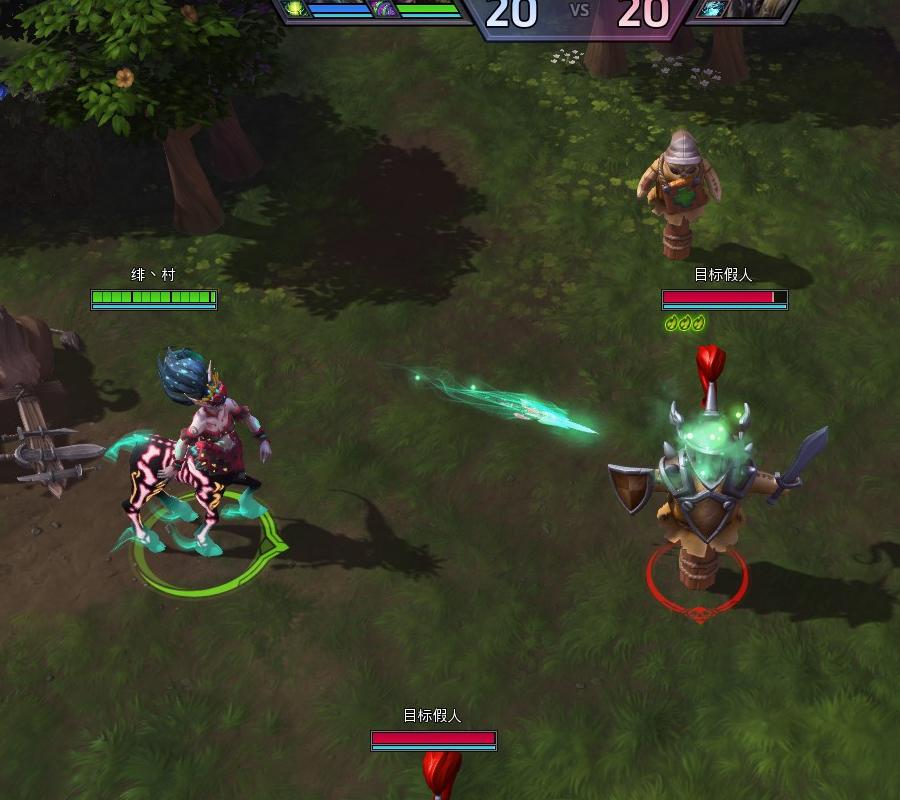This screenshot has width=900, height=800.
Task: Select the armored target dummy with the red ring
Action: [704, 490]
